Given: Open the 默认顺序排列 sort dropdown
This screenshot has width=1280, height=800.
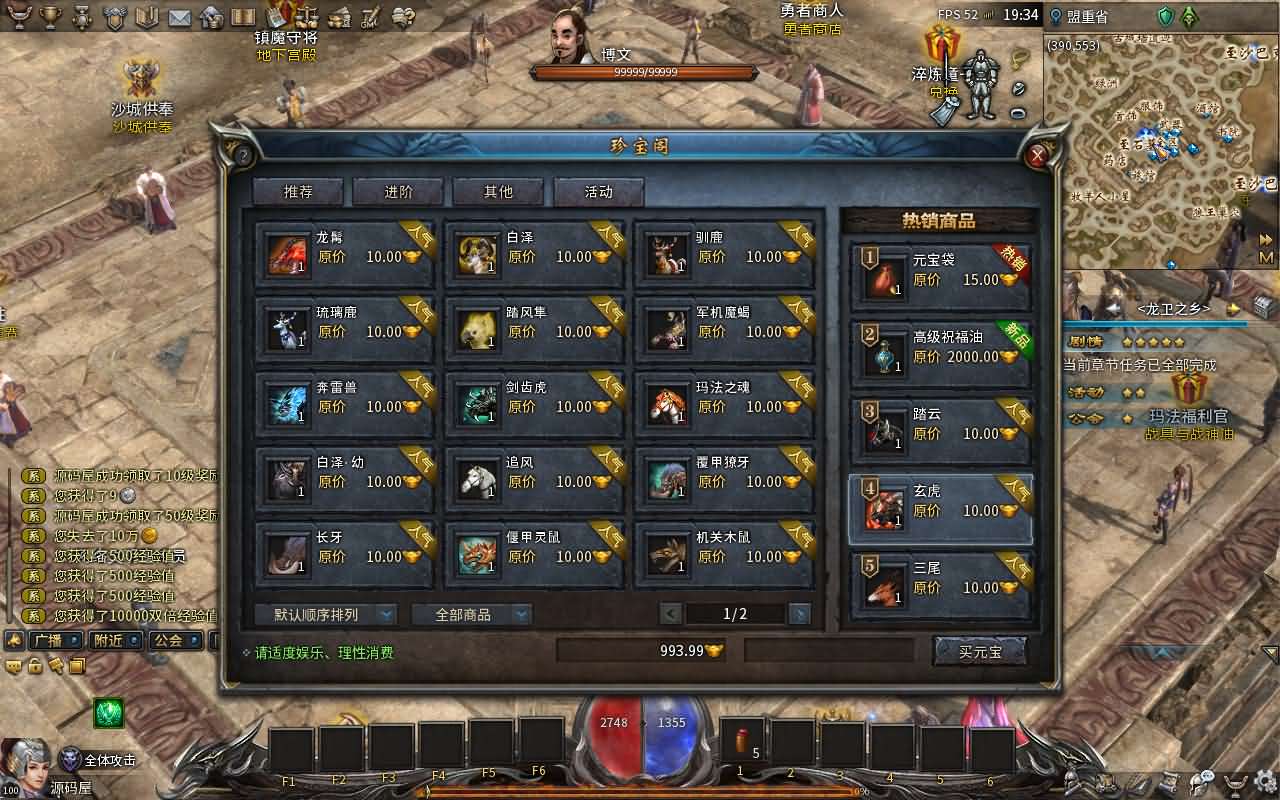Looking at the screenshot, I should [325, 614].
